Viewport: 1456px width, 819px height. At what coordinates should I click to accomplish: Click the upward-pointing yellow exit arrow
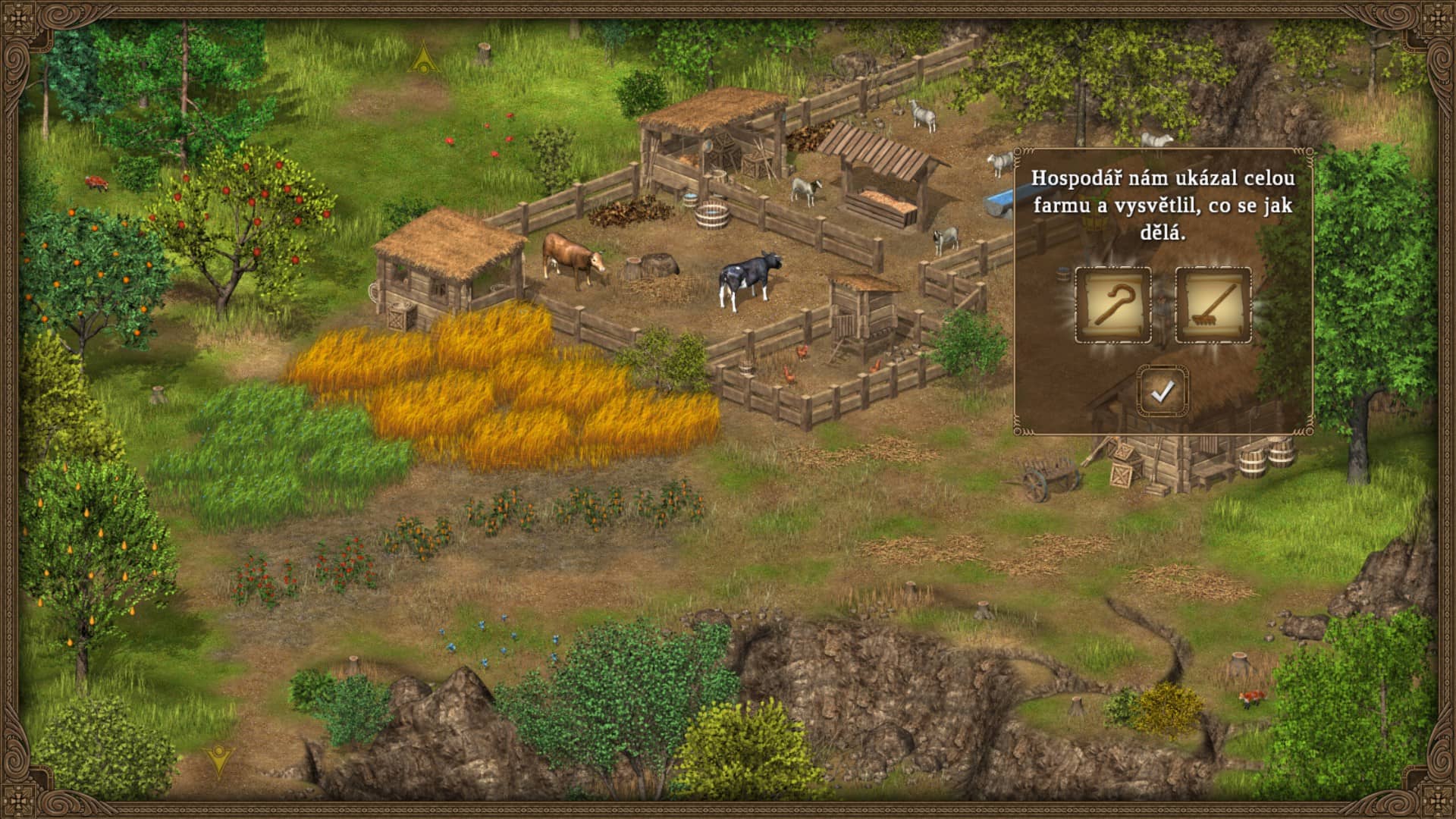(x=423, y=58)
